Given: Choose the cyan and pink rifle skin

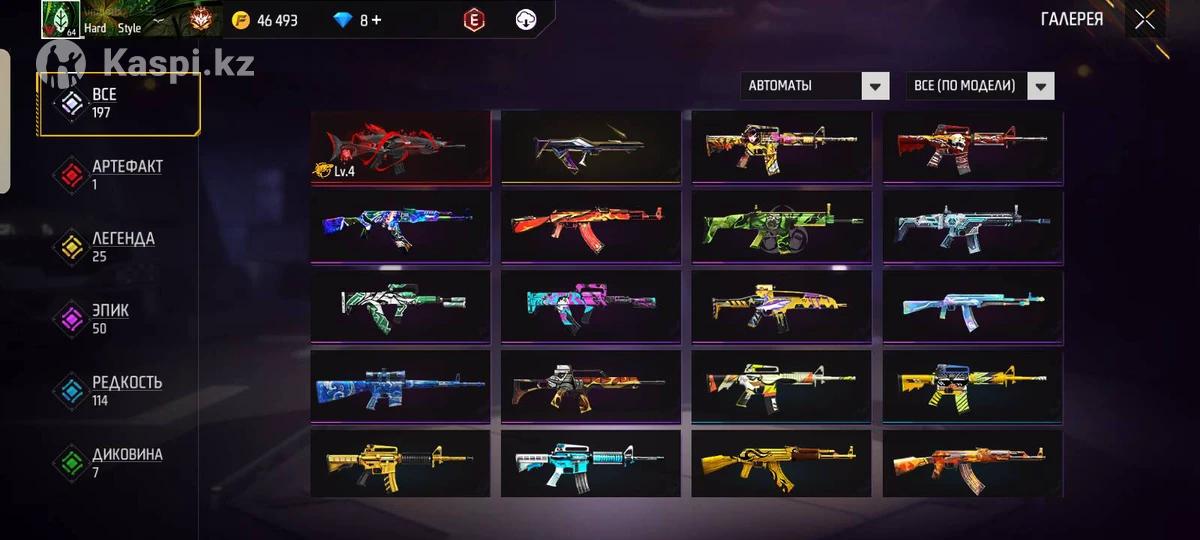Looking at the screenshot, I should click(591, 307).
